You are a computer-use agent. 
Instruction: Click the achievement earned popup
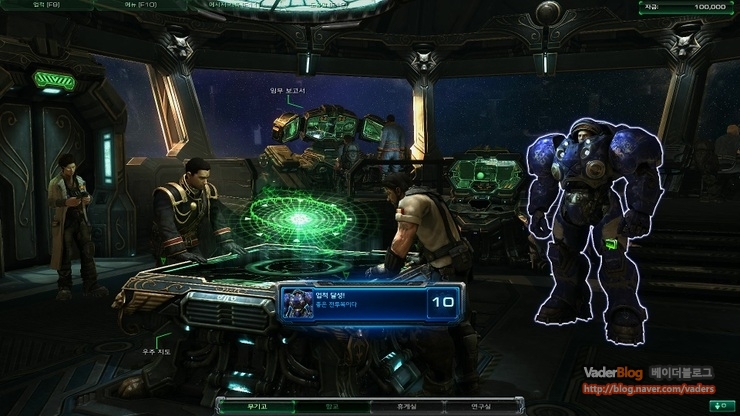click(x=369, y=300)
